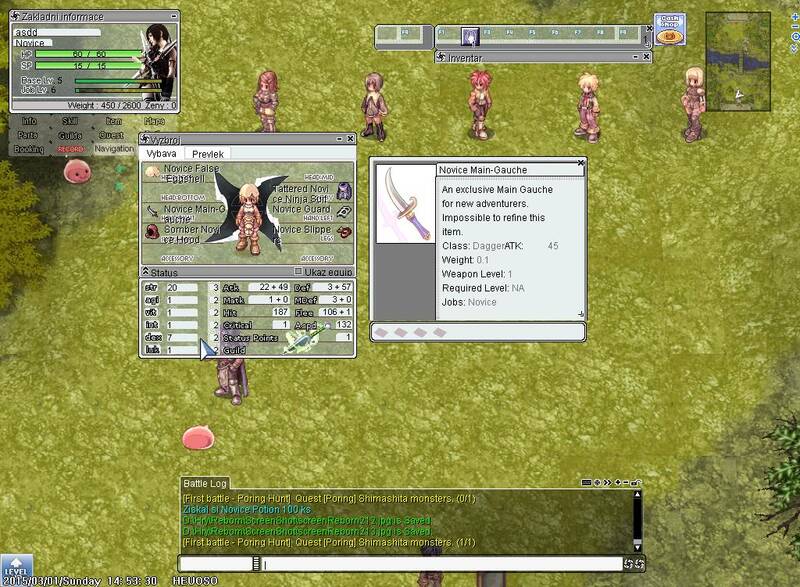Use the skill icon in the hotbar

[x=469, y=37]
